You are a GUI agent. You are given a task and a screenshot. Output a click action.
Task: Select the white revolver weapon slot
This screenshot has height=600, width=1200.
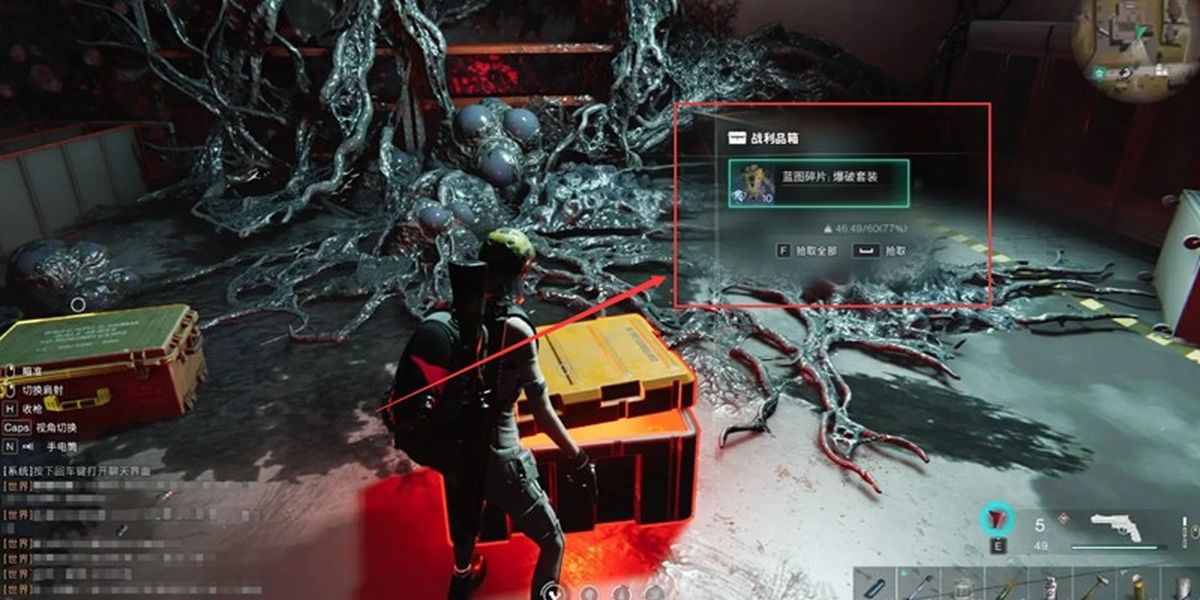pyautogui.click(x=1120, y=527)
